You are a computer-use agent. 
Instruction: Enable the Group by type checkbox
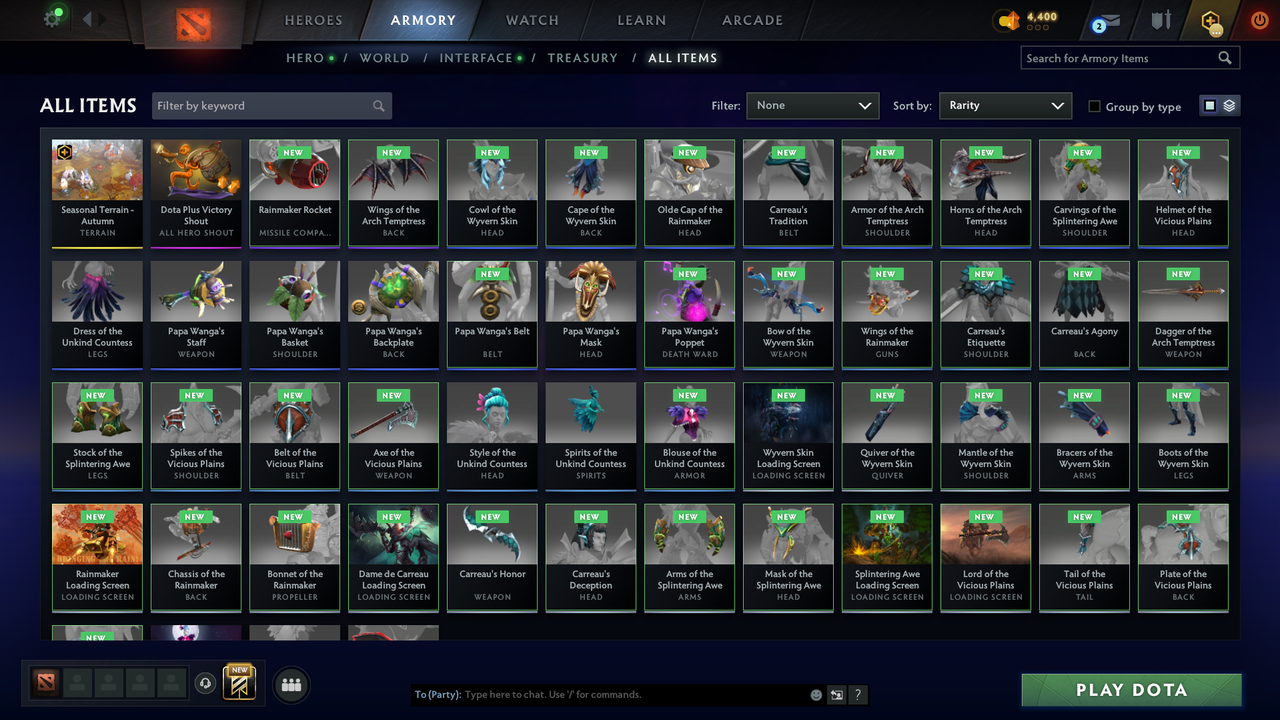pos(1094,106)
